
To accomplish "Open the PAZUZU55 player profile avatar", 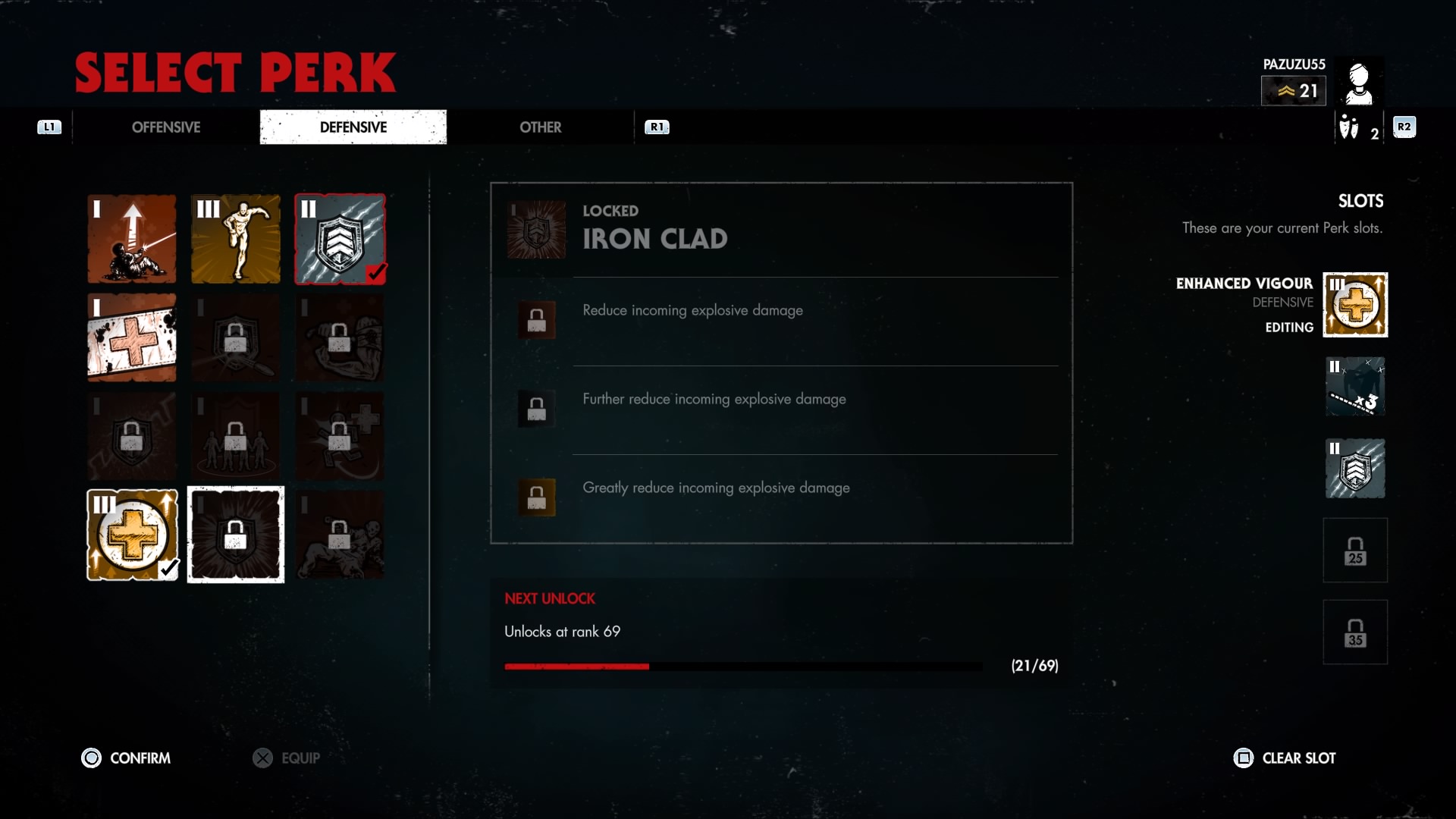I will point(1359,82).
